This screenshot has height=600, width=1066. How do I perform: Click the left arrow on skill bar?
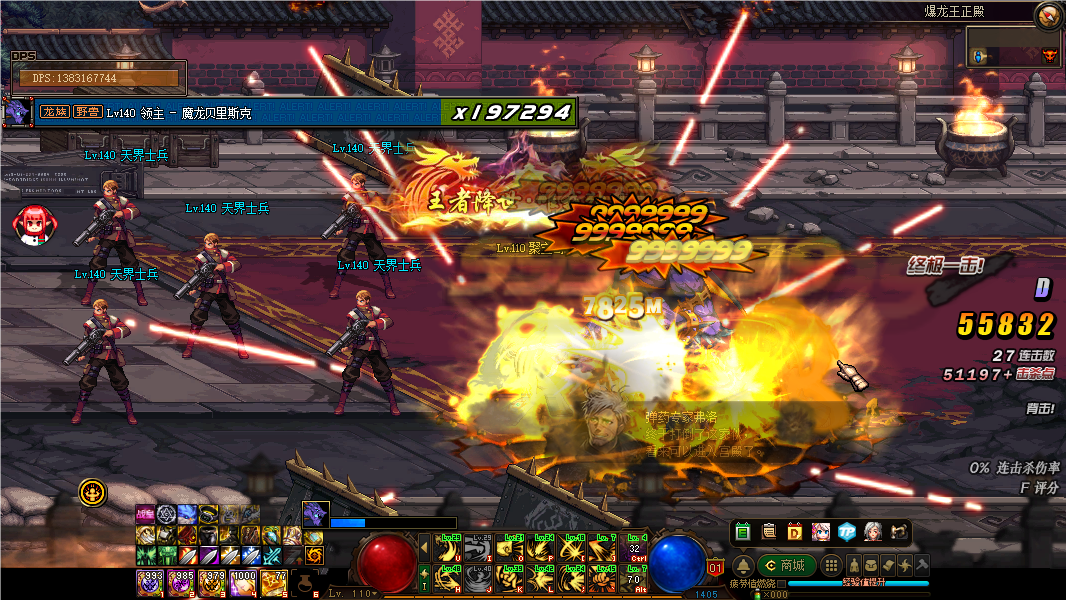point(424,547)
